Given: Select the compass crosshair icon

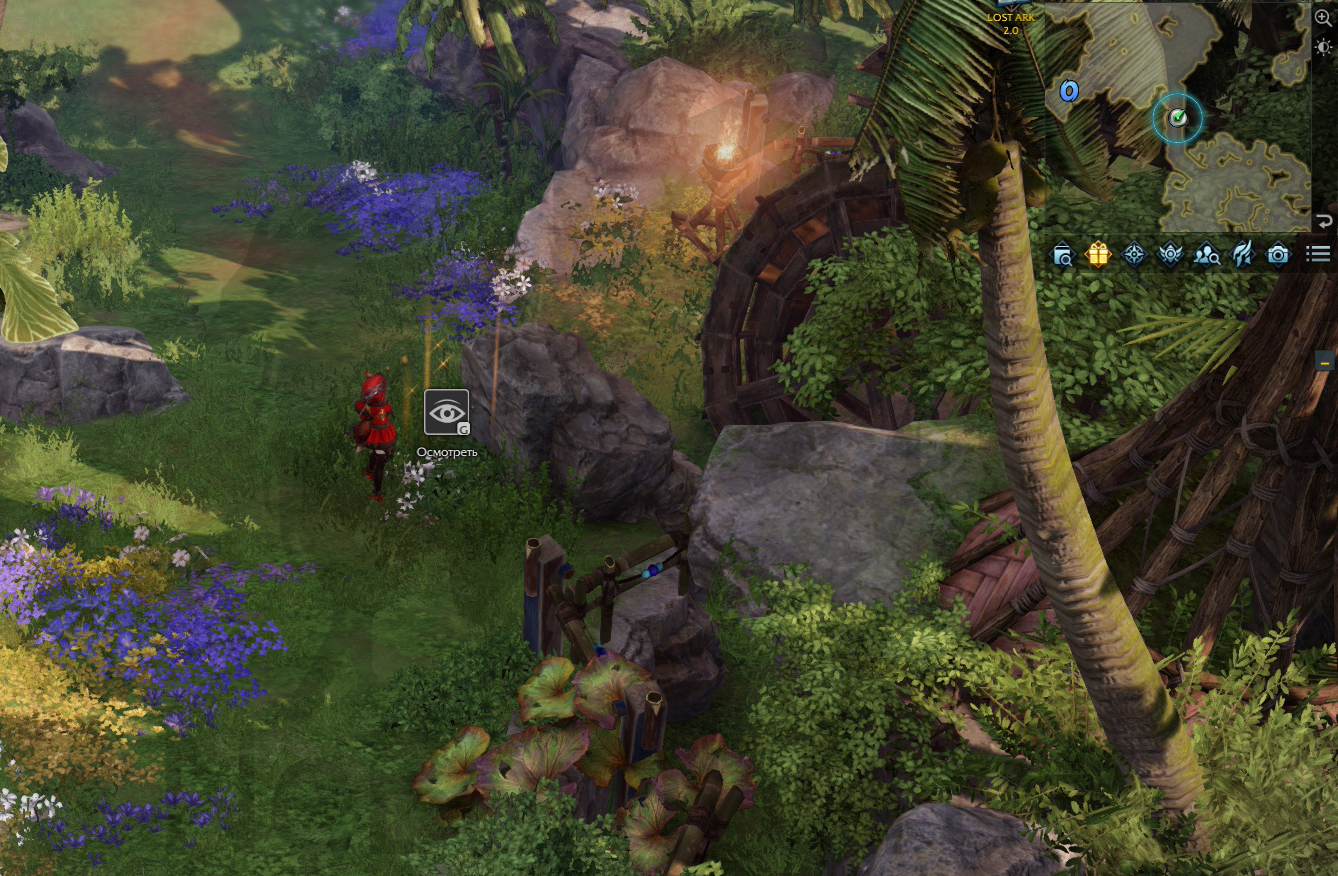Looking at the screenshot, I should [1134, 255].
